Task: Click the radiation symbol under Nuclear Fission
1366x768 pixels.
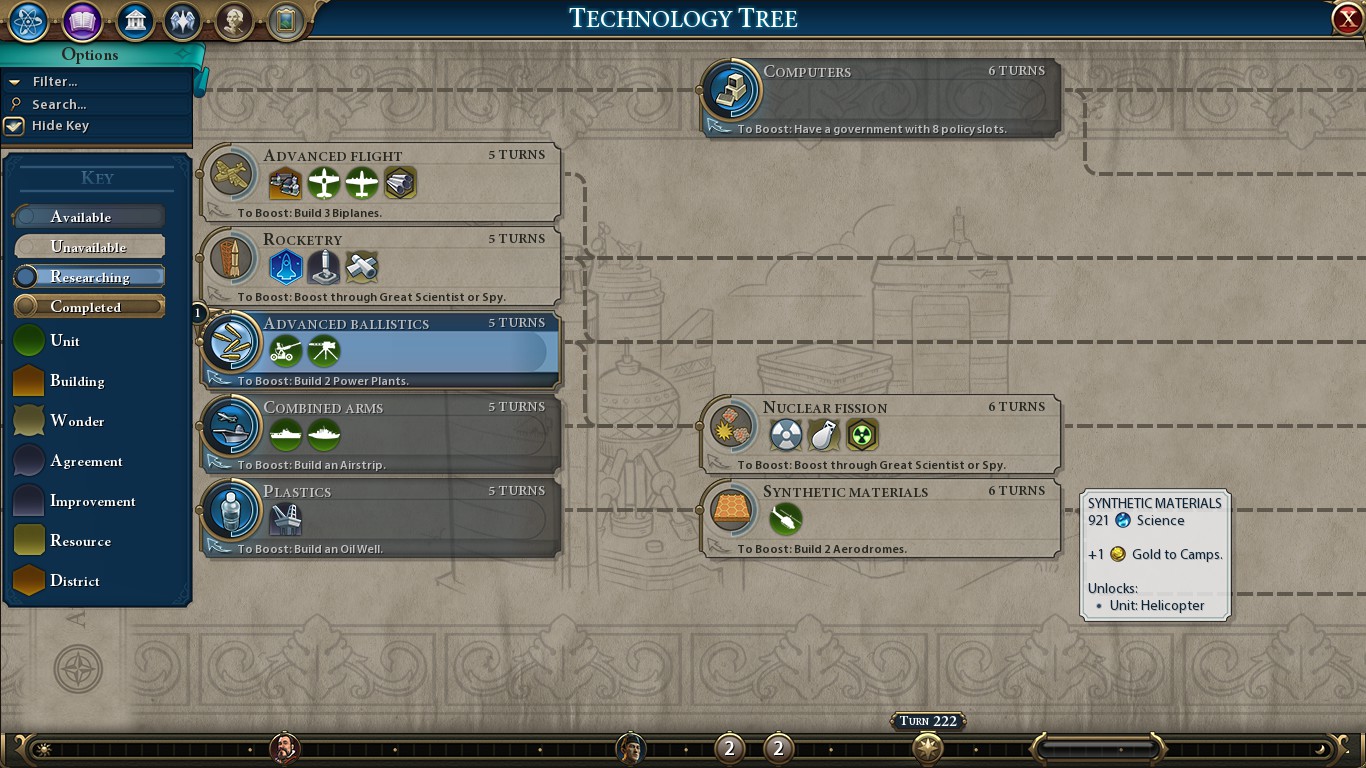Action: (861, 434)
